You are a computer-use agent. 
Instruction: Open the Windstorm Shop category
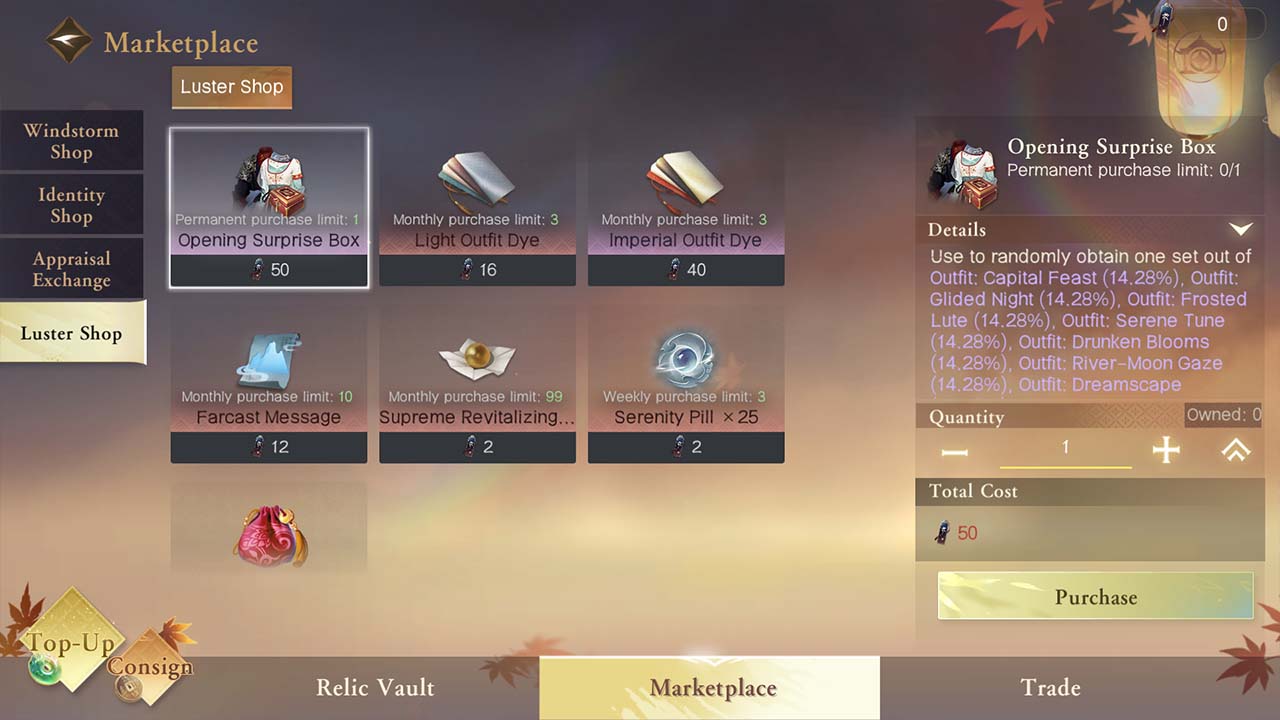coord(71,141)
